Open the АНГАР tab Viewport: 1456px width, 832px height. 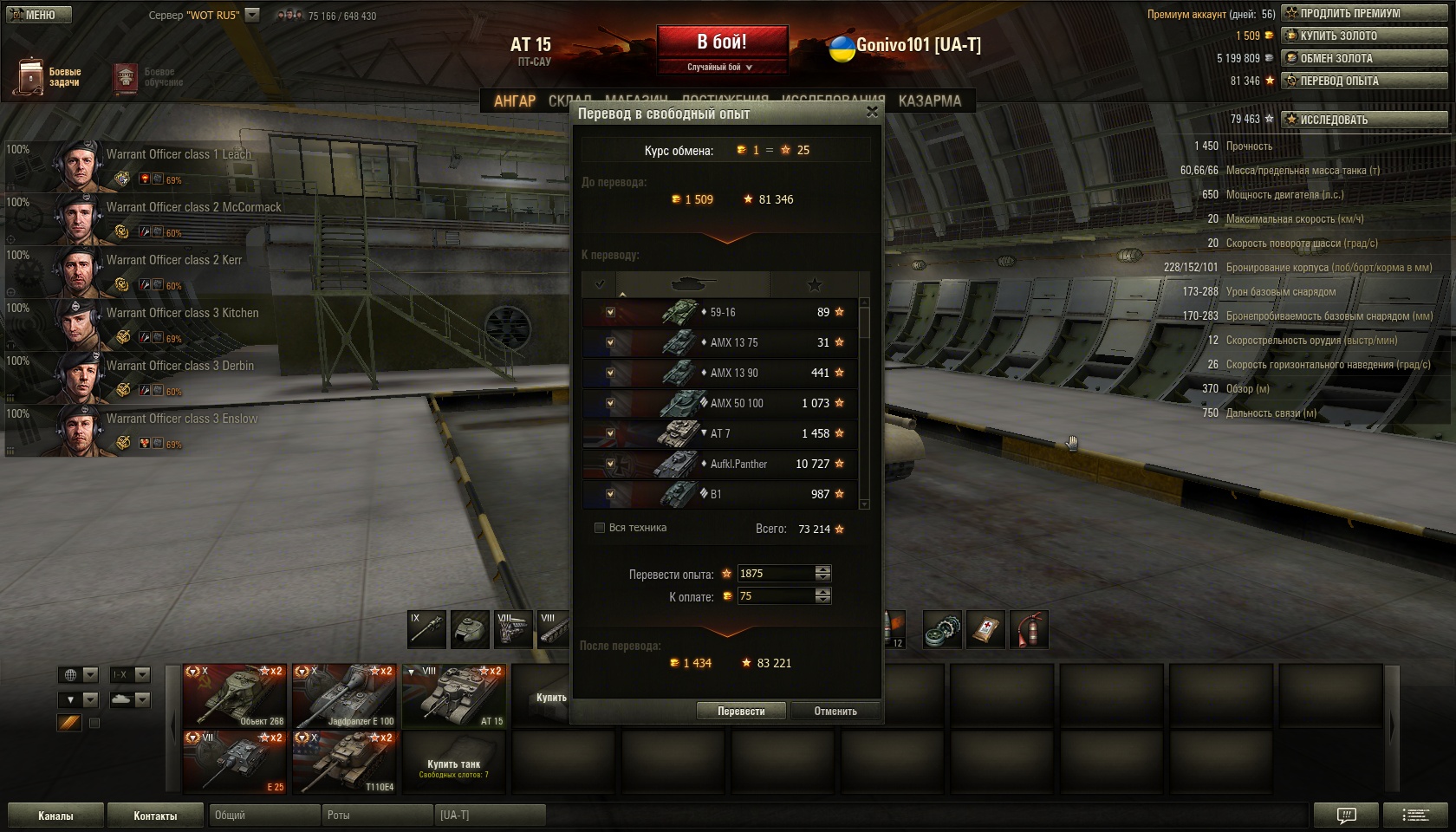(515, 101)
